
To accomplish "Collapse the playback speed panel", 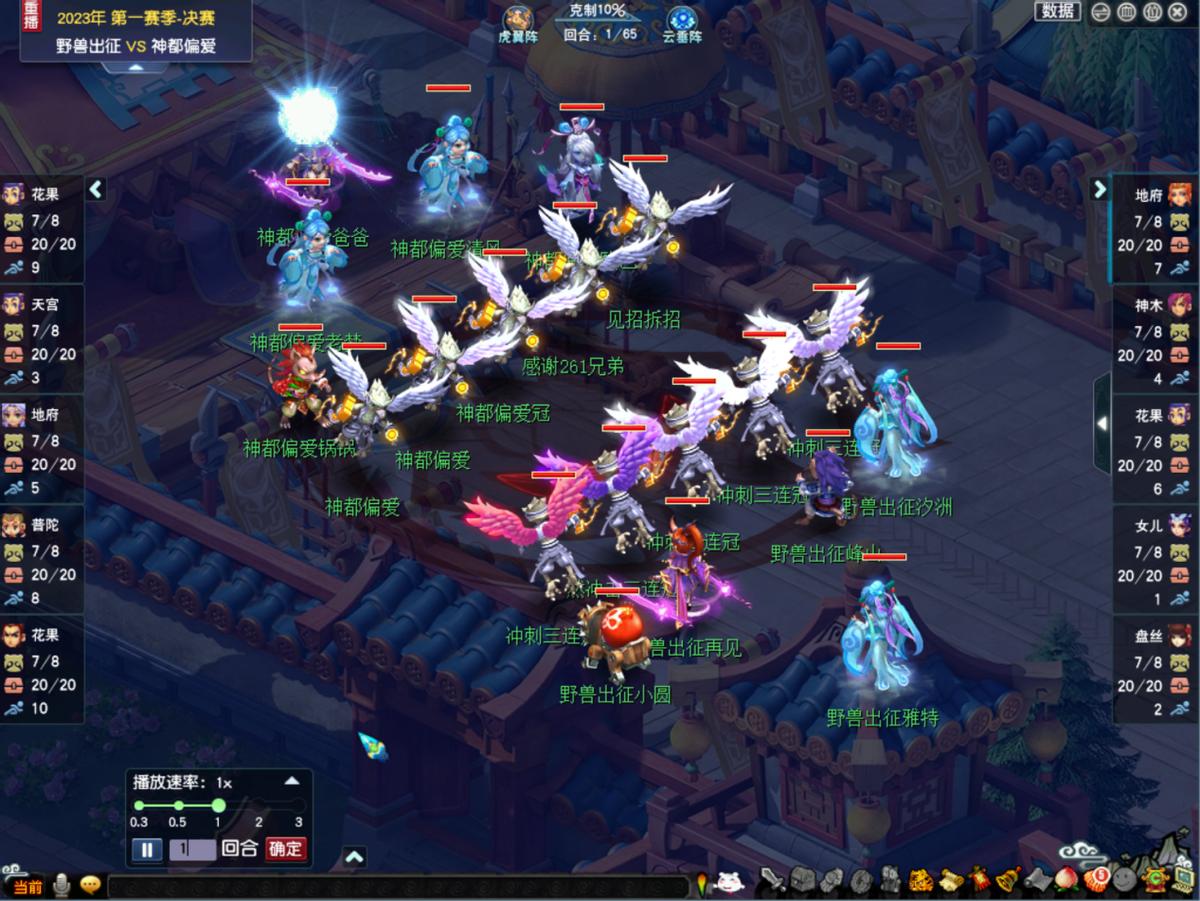I will click(292, 781).
